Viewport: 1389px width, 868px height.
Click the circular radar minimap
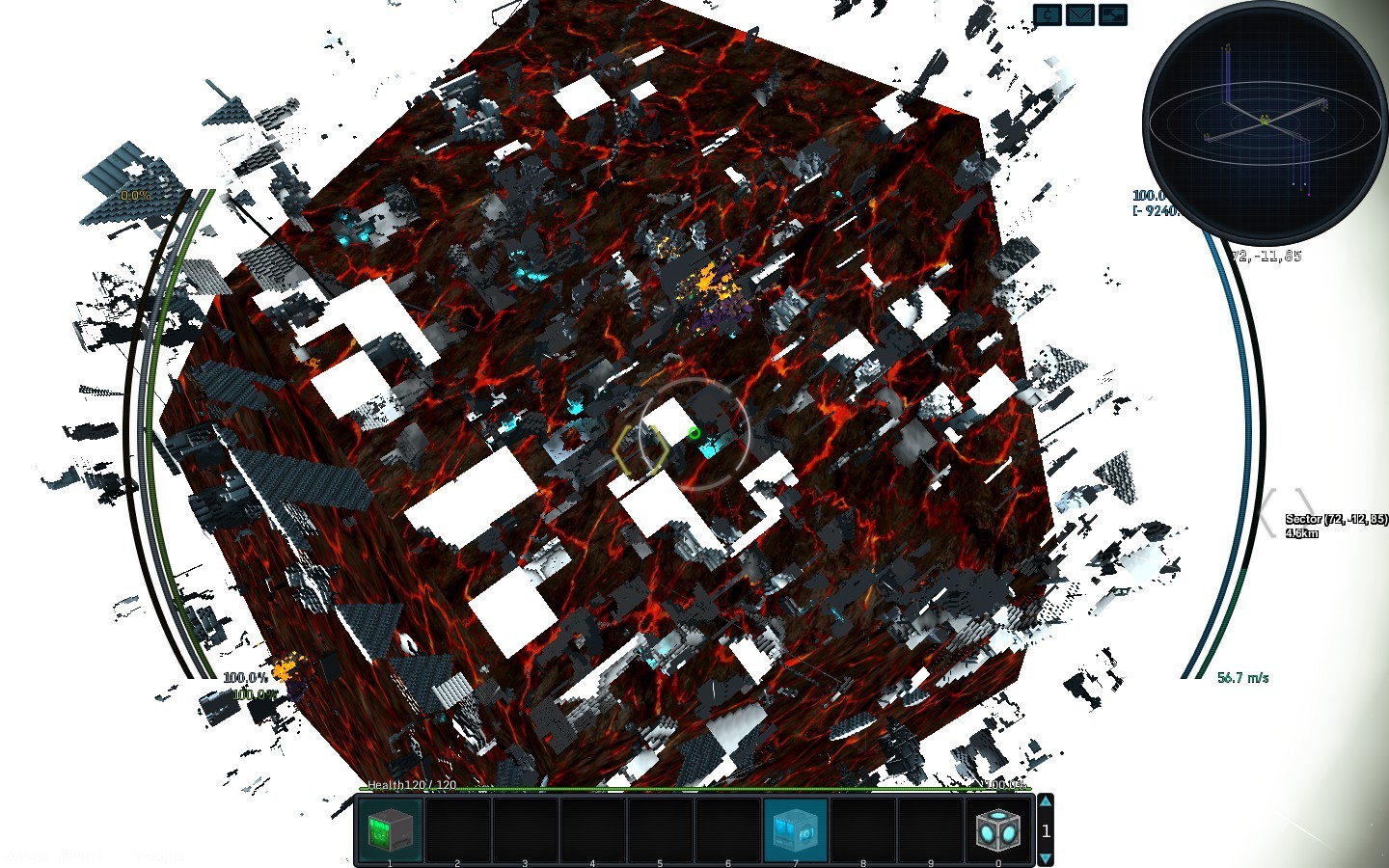pos(1264,122)
